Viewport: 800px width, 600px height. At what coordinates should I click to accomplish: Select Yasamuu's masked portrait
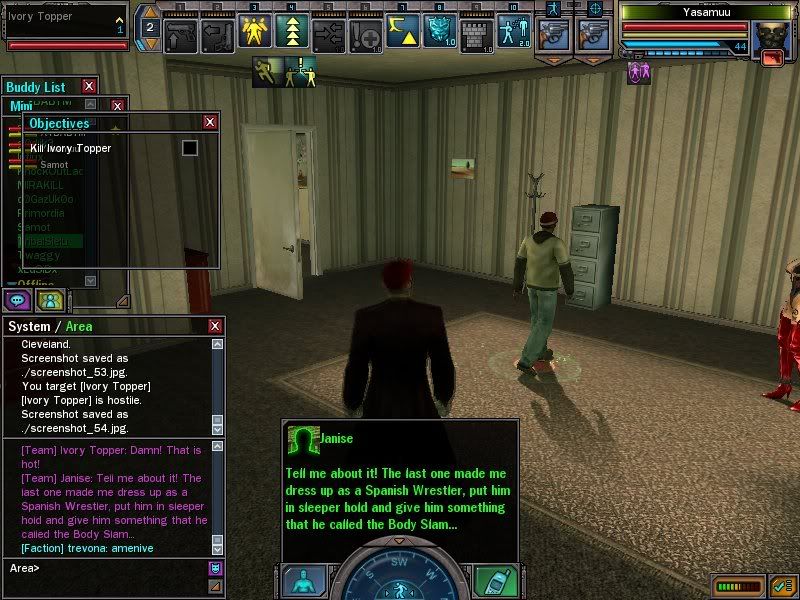(x=771, y=39)
